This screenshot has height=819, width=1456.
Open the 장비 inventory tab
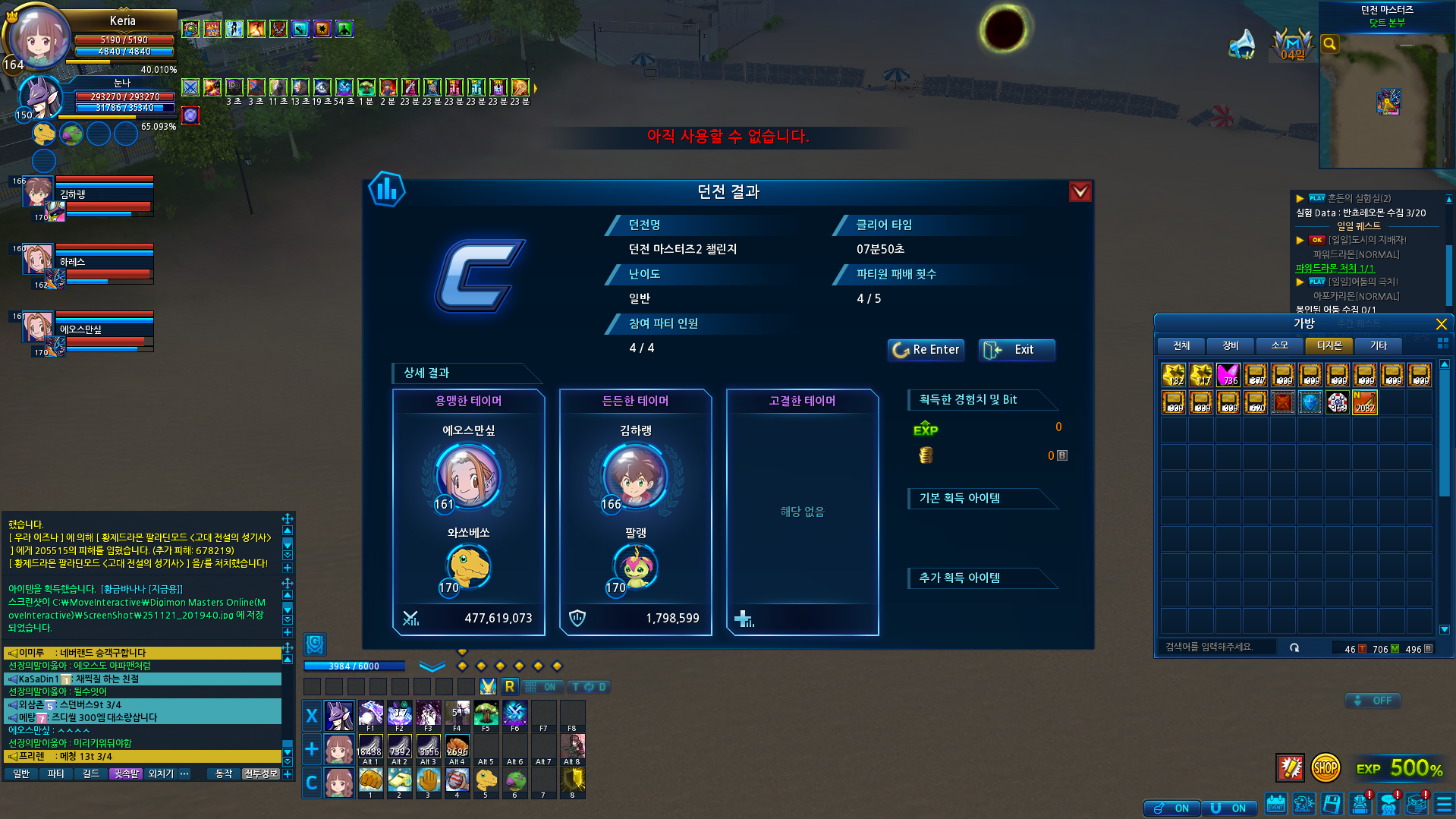coord(1231,346)
